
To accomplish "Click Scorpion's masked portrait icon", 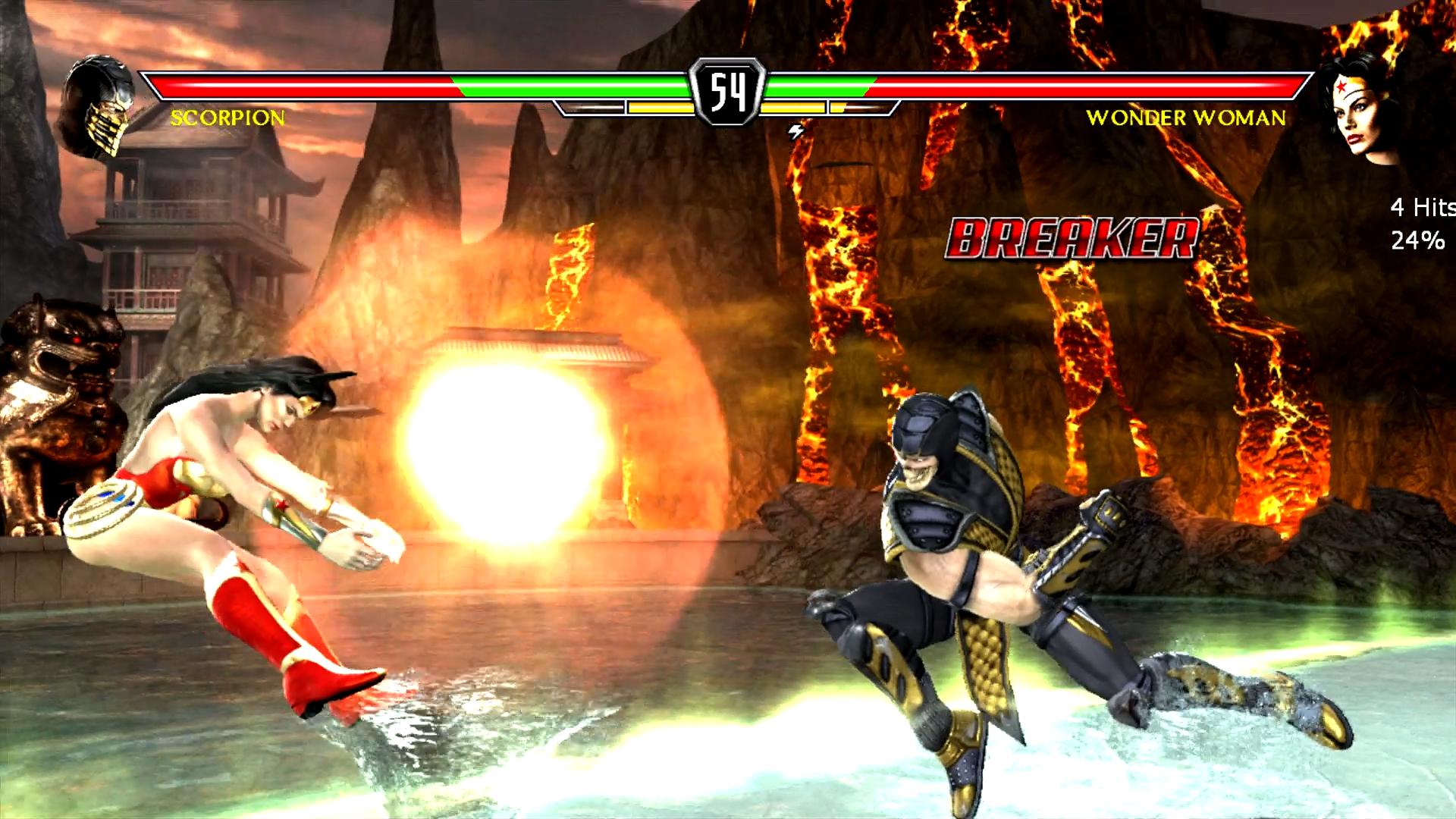I will 99,106.
